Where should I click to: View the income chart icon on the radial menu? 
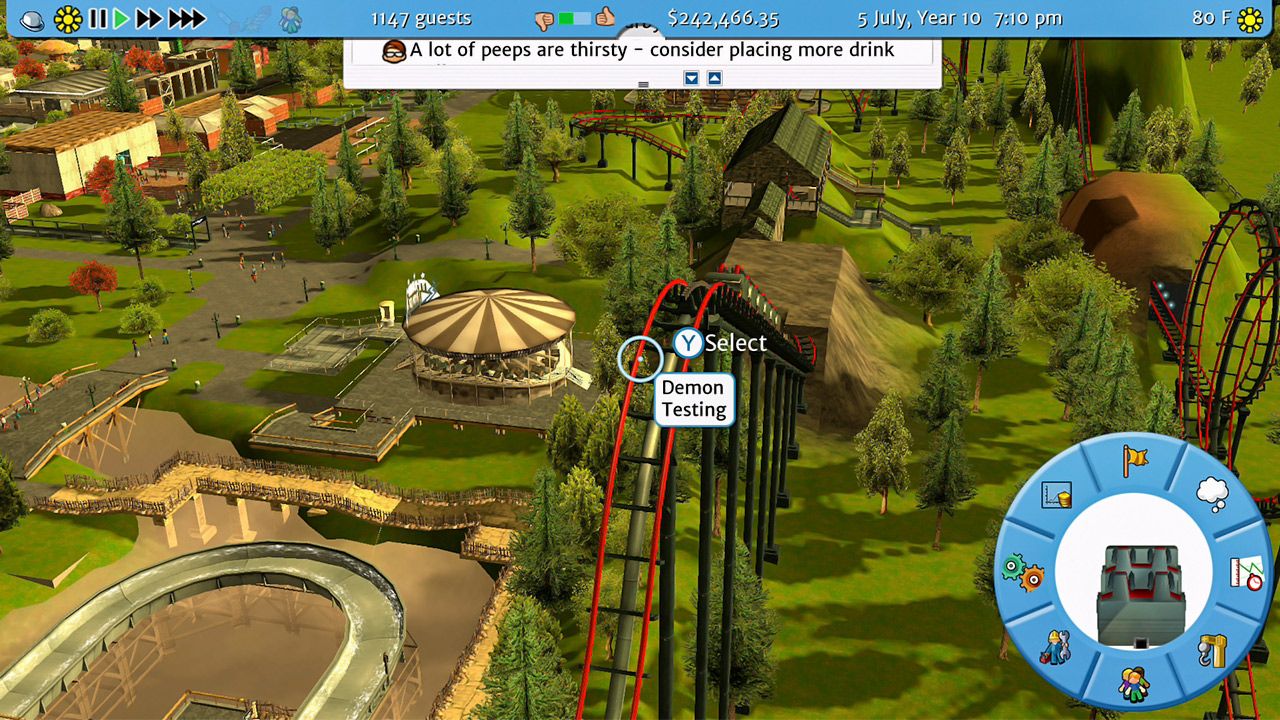coord(1055,494)
